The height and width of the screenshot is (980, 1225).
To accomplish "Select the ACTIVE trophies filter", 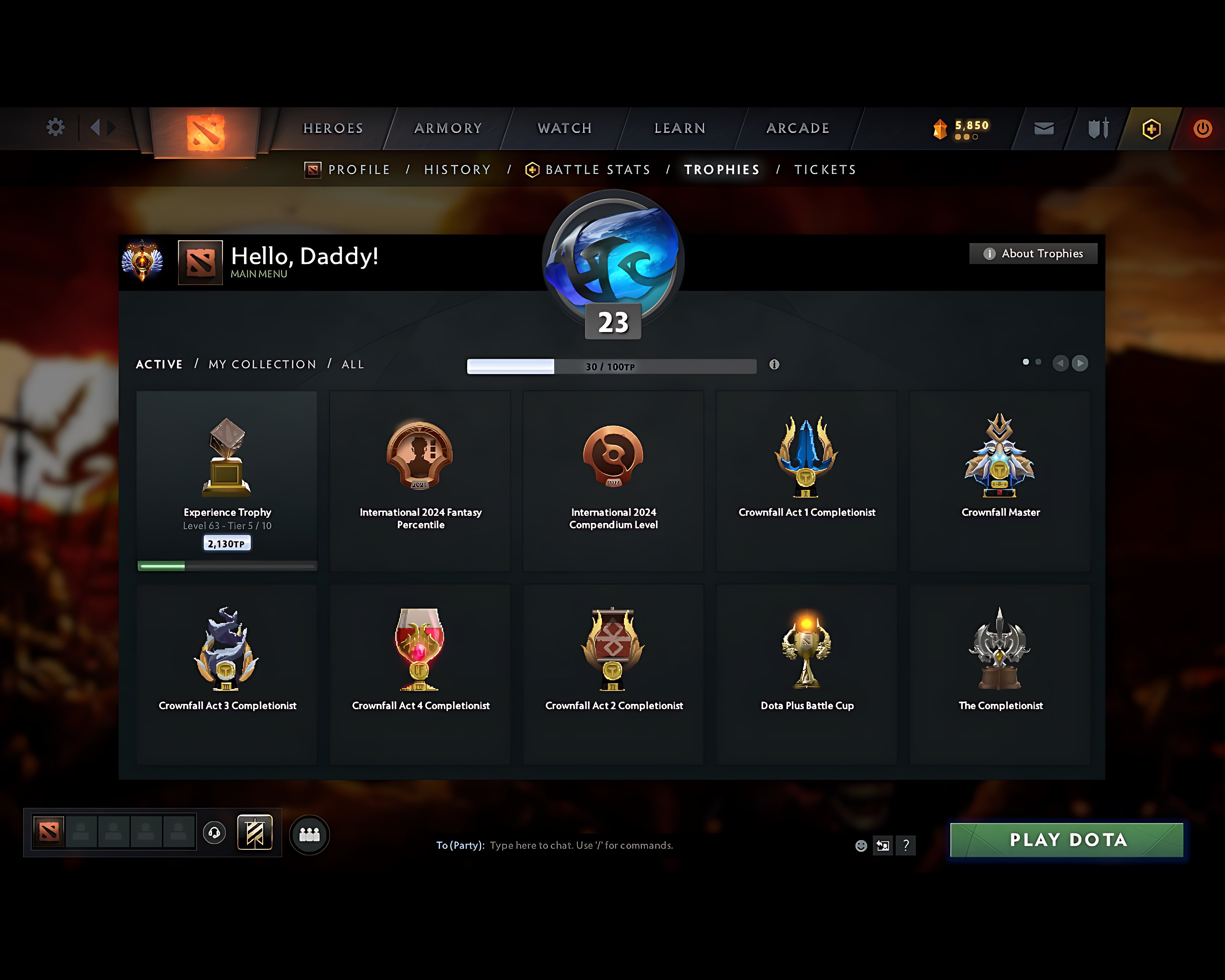I will coord(159,364).
